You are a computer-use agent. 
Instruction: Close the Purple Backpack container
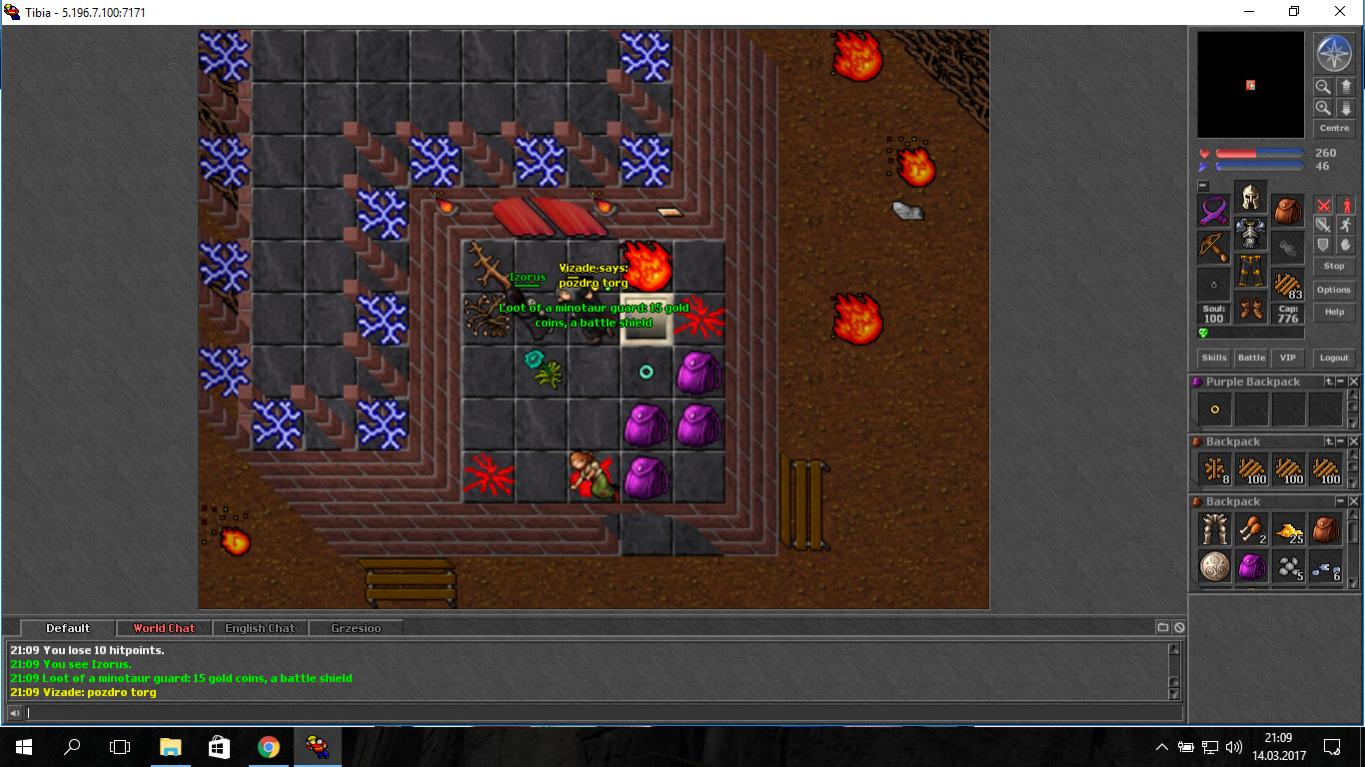(x=1354, y=382)
